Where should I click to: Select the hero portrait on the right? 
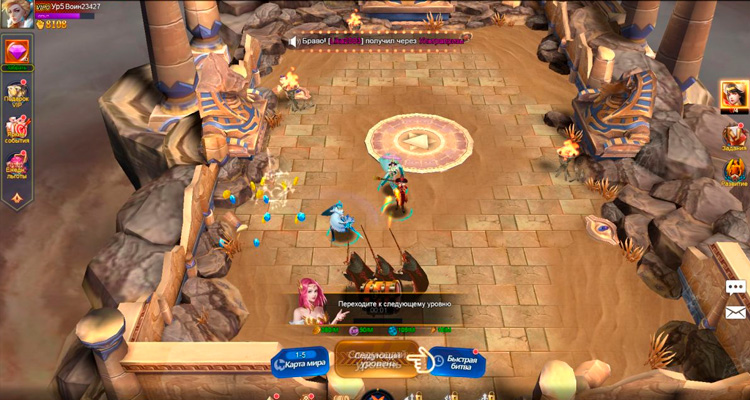click(733, 96)
